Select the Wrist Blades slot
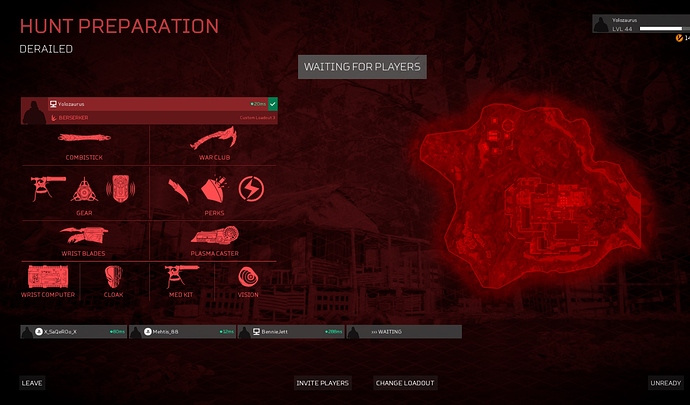Image resolution: width=690 pixels, height=405 pixels. pos(85,239)
